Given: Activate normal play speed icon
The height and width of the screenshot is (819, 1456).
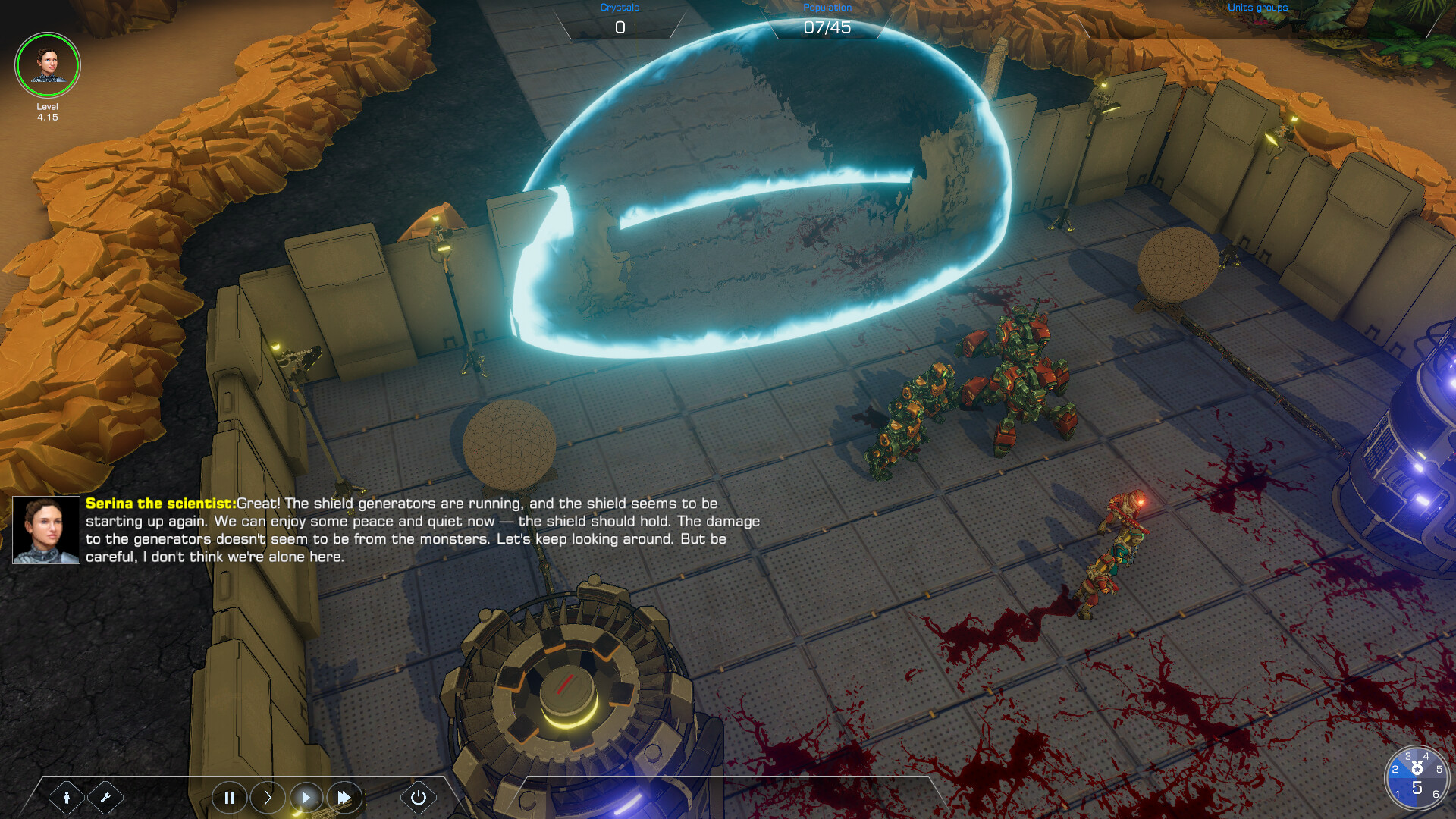Looking at the screenshot, I should (306, 798).
